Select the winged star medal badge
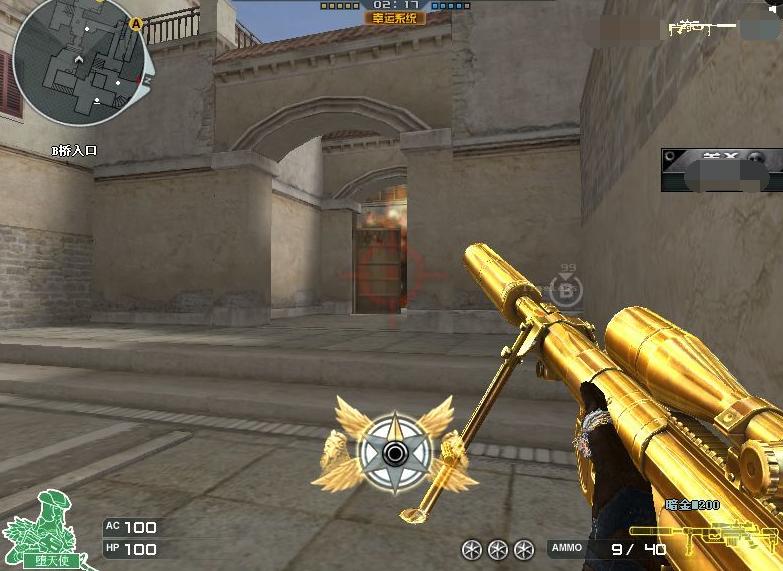Viewport: 783px width, 571px height. click(x=393, y=454)
